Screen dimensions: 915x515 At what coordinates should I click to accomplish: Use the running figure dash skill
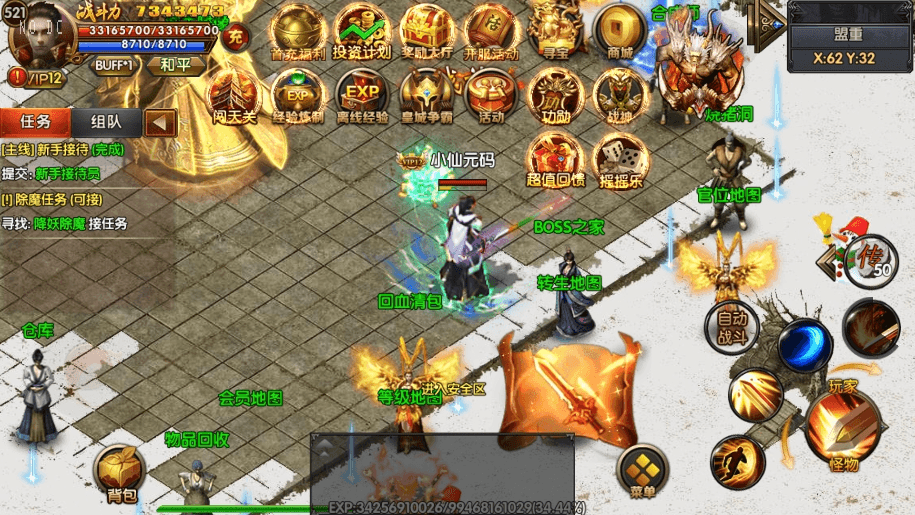(x=737, y=462)
